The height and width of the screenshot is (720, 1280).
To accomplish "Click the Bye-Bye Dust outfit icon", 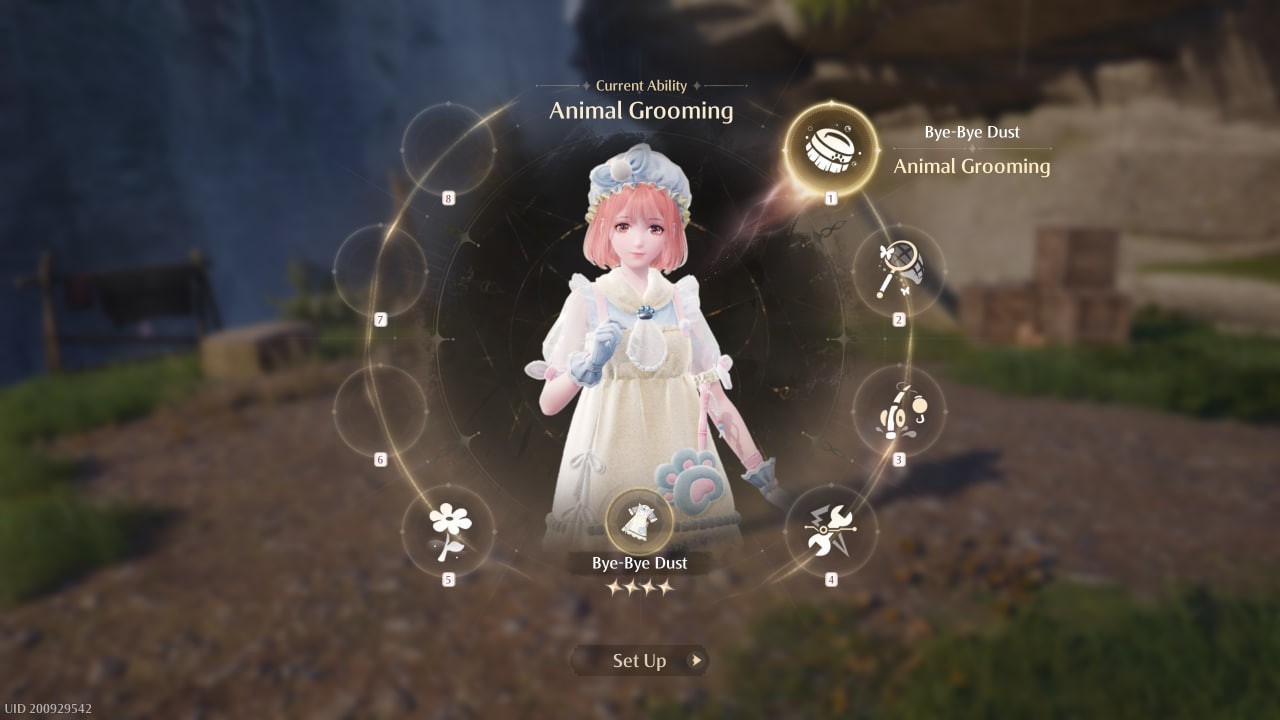I will [x=639, y=521].
